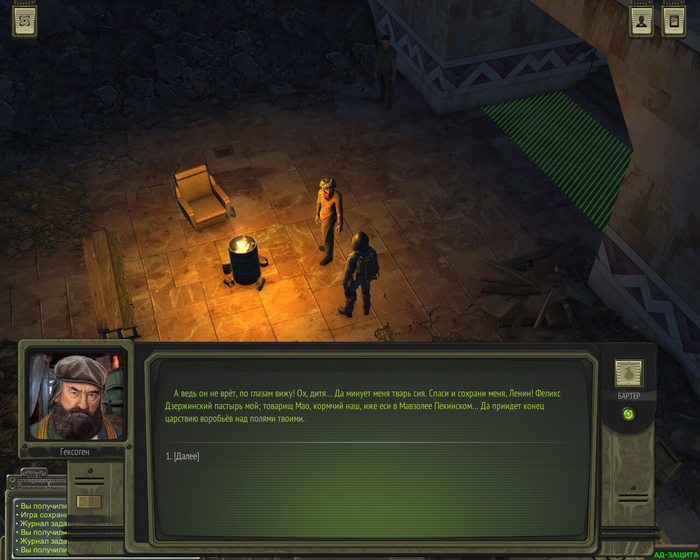Open the character sheet icon

click(x=641, y=23)
